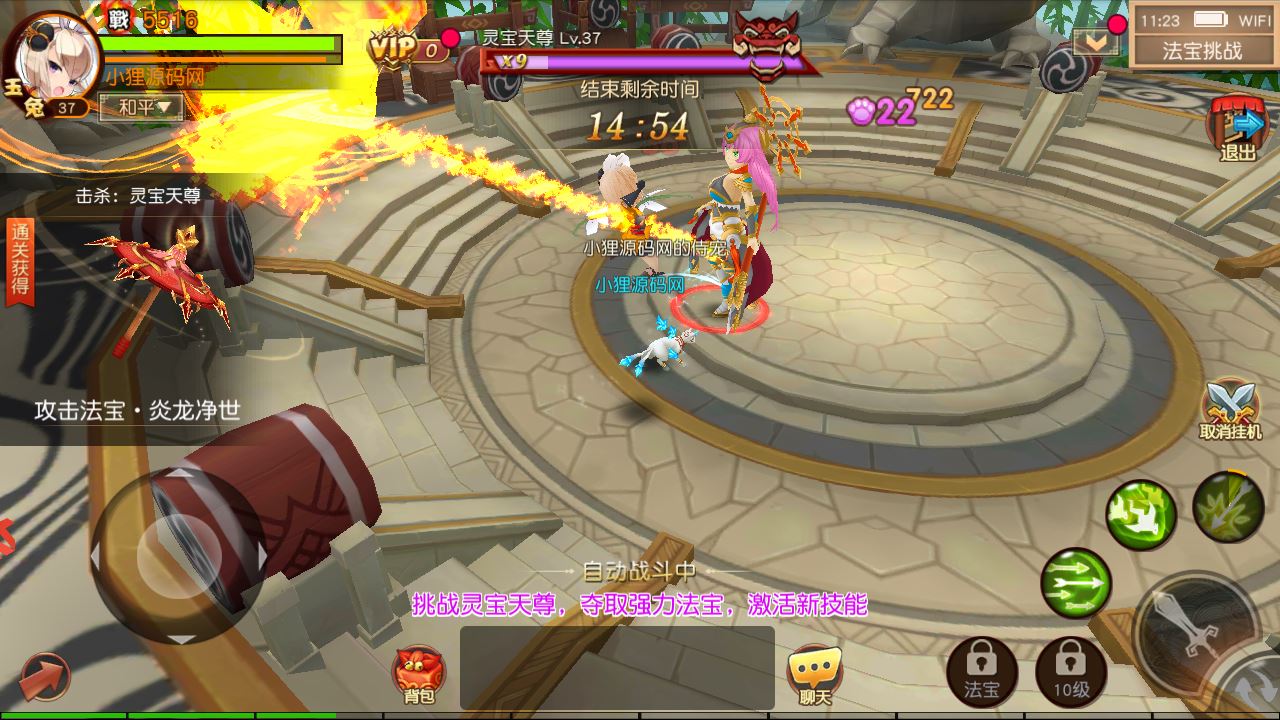Use the green leaf slash skill
Viewport: 1280px width, 720px height.
[1228, 507]
